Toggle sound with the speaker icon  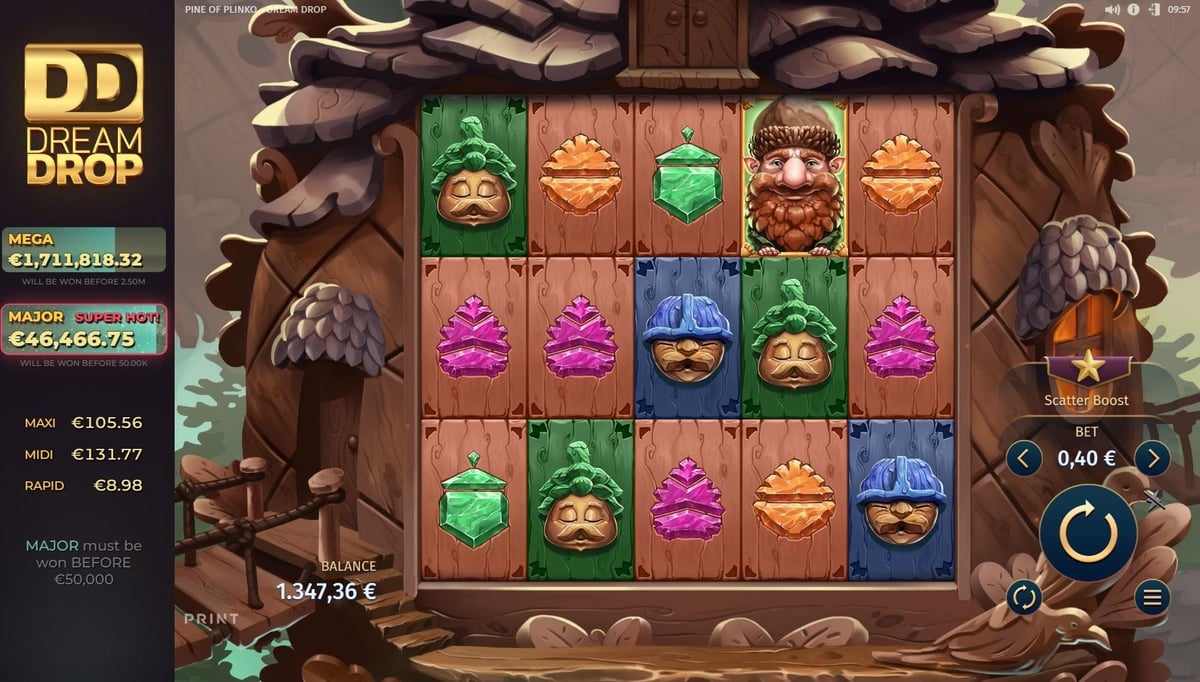1113,9
